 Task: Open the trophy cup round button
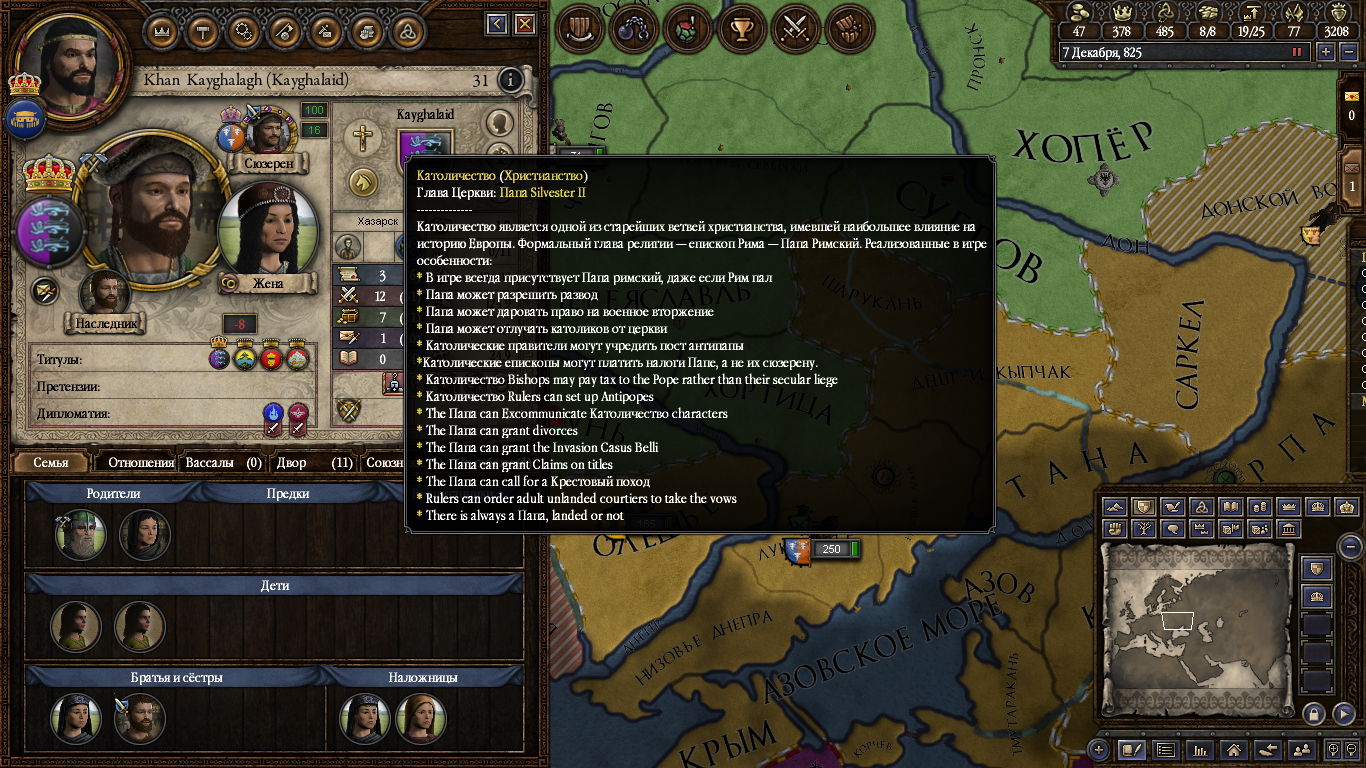pos(741,29)
